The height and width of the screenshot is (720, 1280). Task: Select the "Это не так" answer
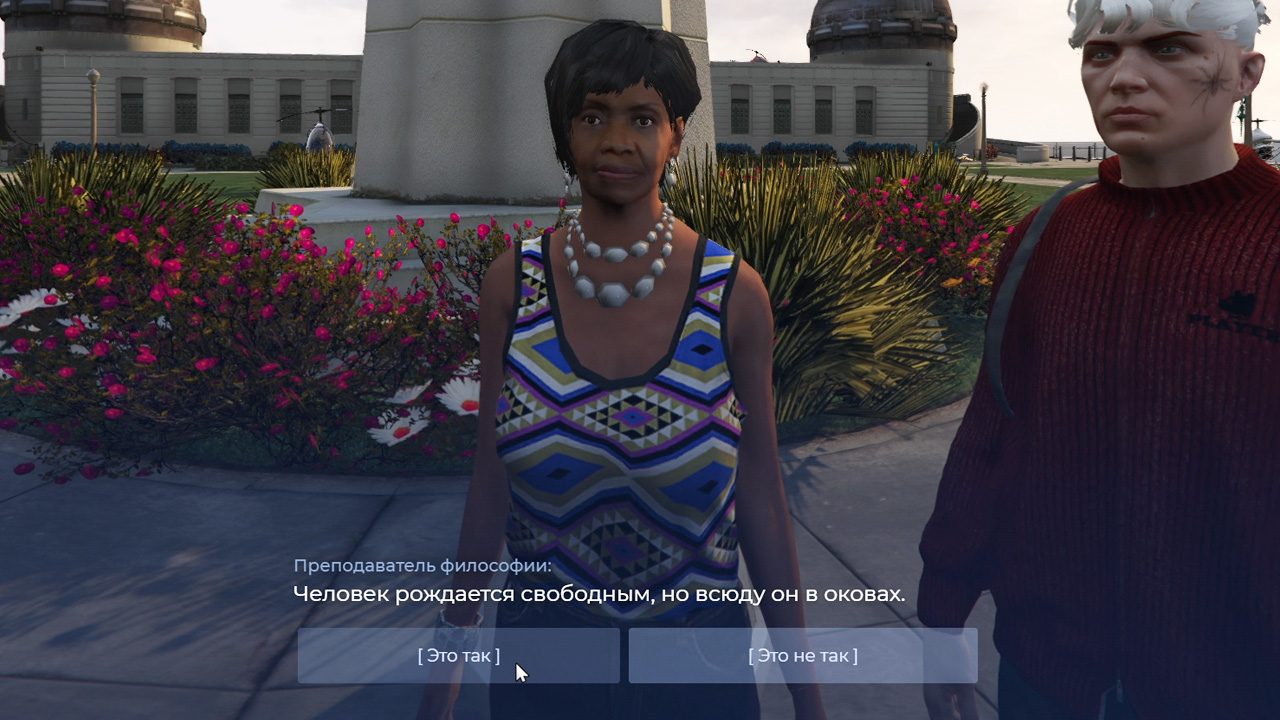pyautogui.click(x=802, y=656)
